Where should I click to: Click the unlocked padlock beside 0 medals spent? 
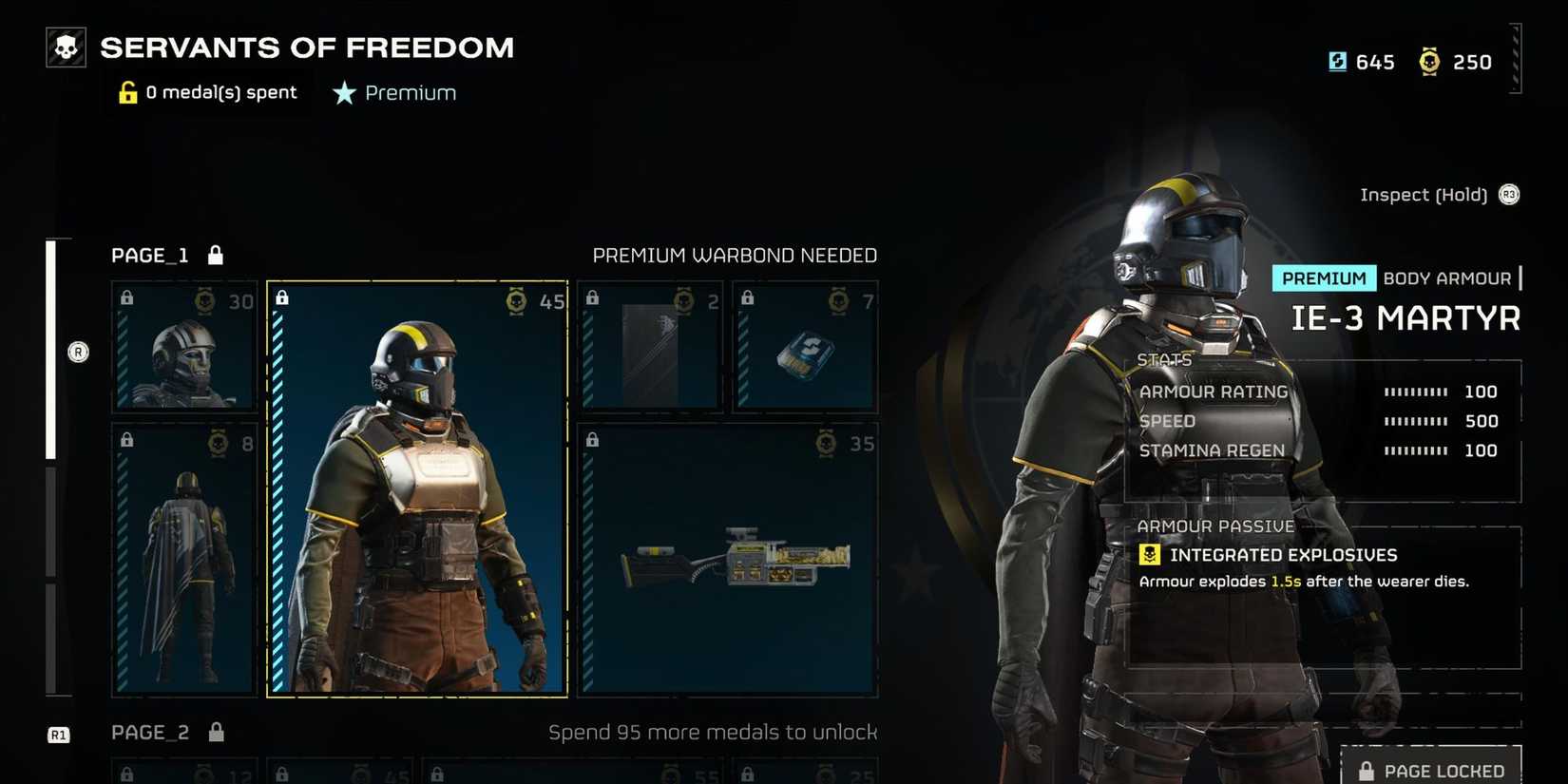[126, 91]
